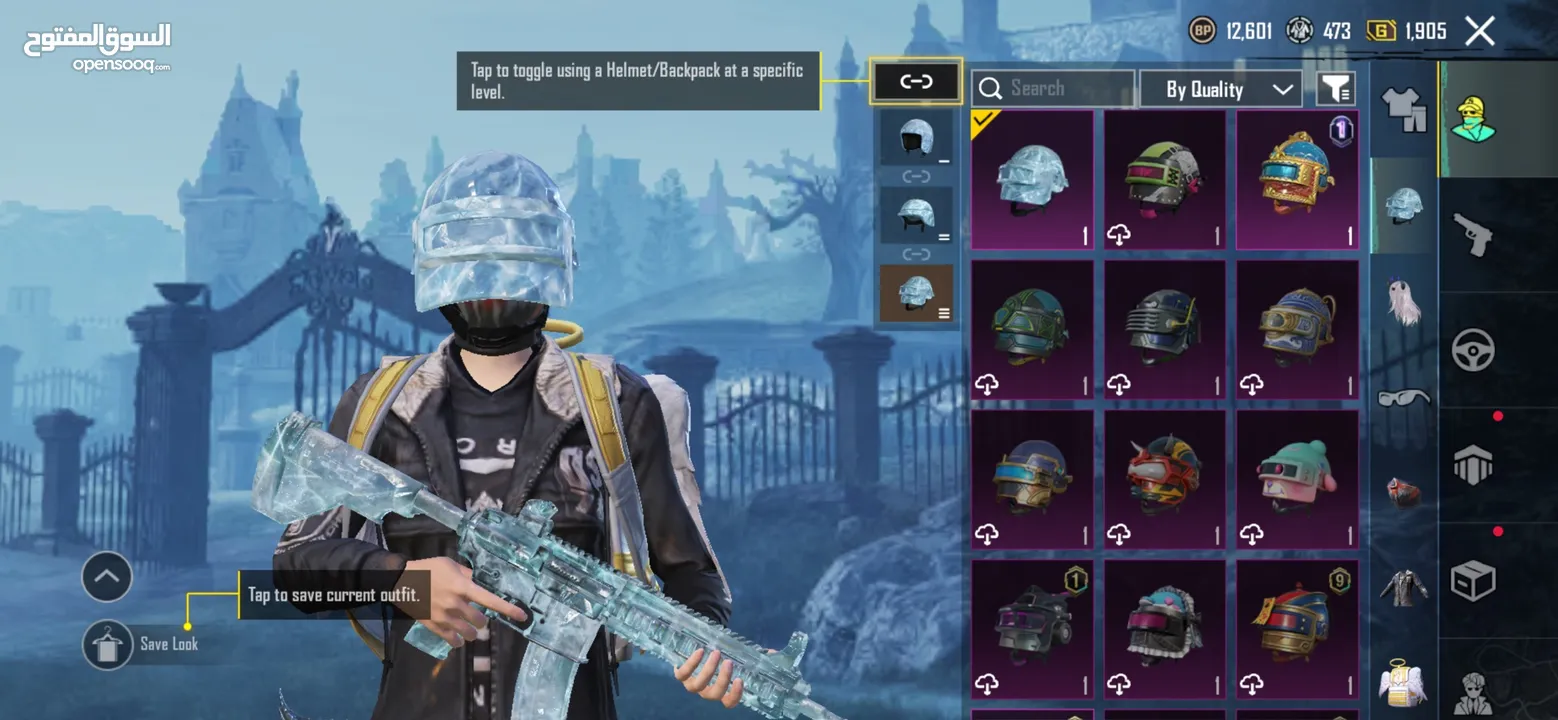The width and height of the screenshot is (1558, 720).
Task: Close the inventory screen with the X
Action: tap(1479, 31)
